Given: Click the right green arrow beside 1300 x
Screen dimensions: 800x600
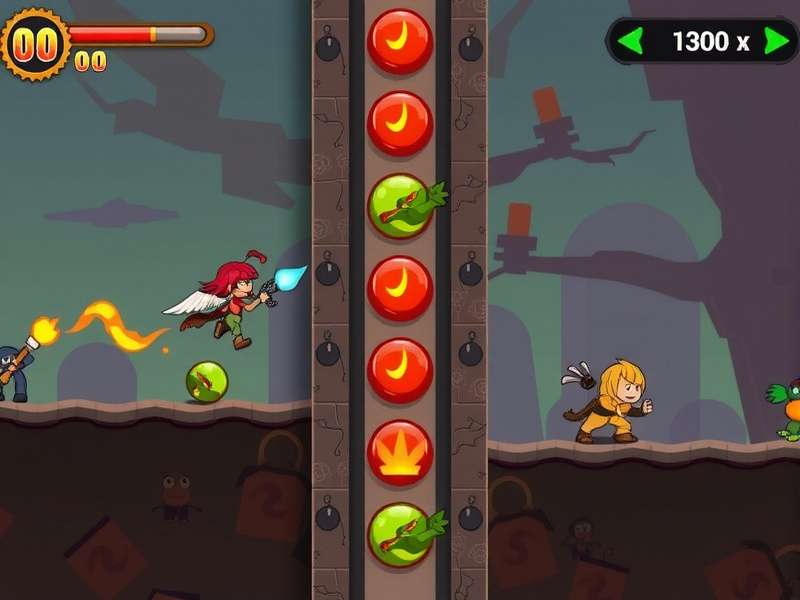Looking at the screenshot, I should point(776,42).
